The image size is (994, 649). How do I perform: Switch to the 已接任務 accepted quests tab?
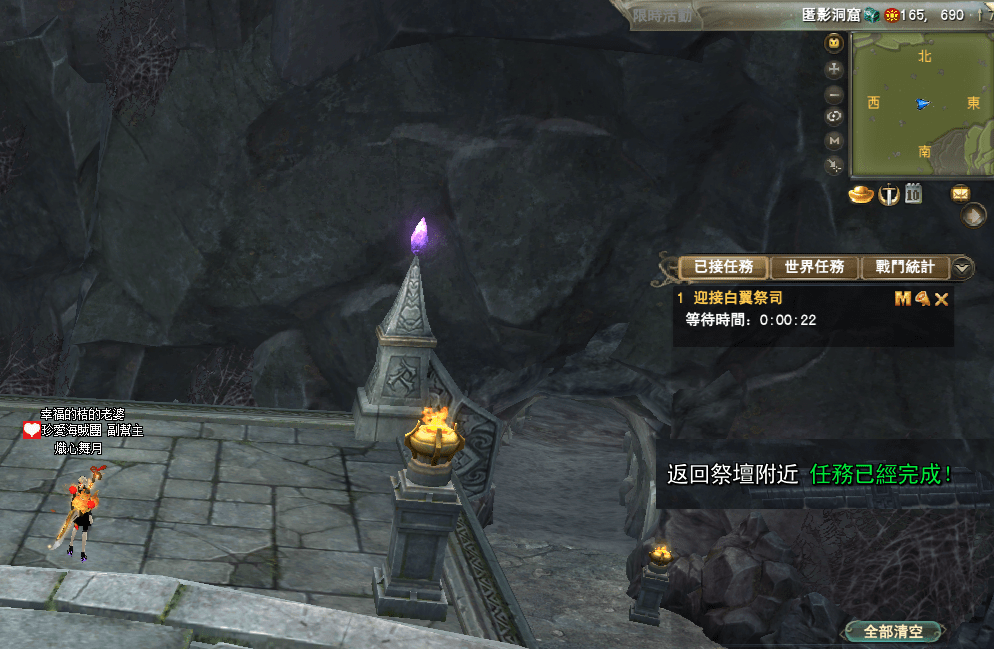pos(723,267)
